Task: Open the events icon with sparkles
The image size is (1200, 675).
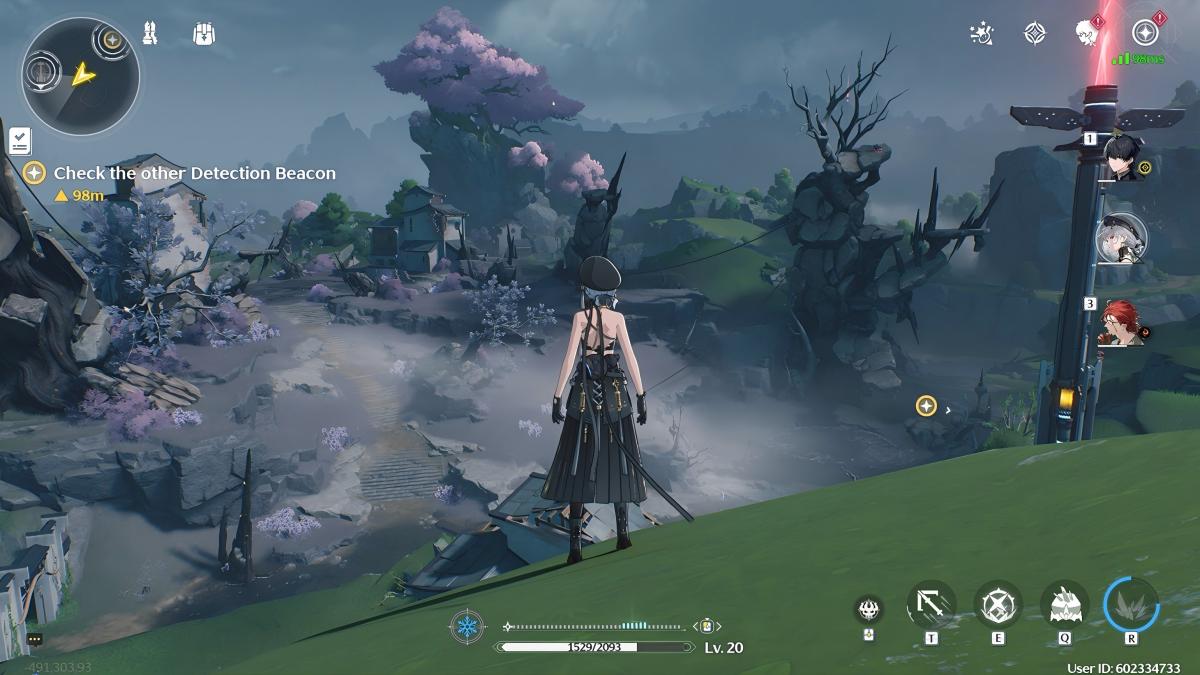Action: click(982, 34)
